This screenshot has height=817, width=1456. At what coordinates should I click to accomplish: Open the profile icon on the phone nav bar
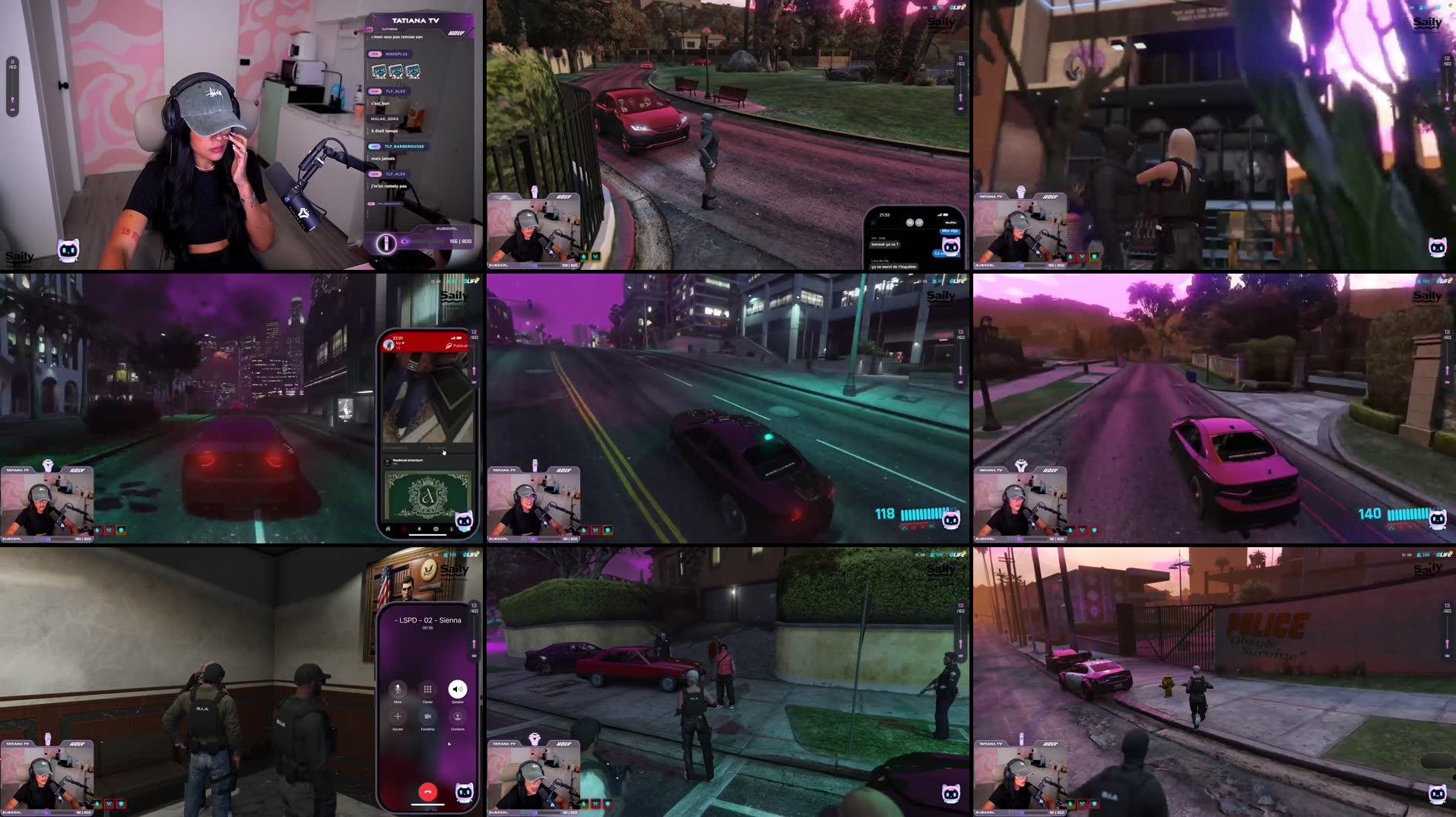coord(452,529)
